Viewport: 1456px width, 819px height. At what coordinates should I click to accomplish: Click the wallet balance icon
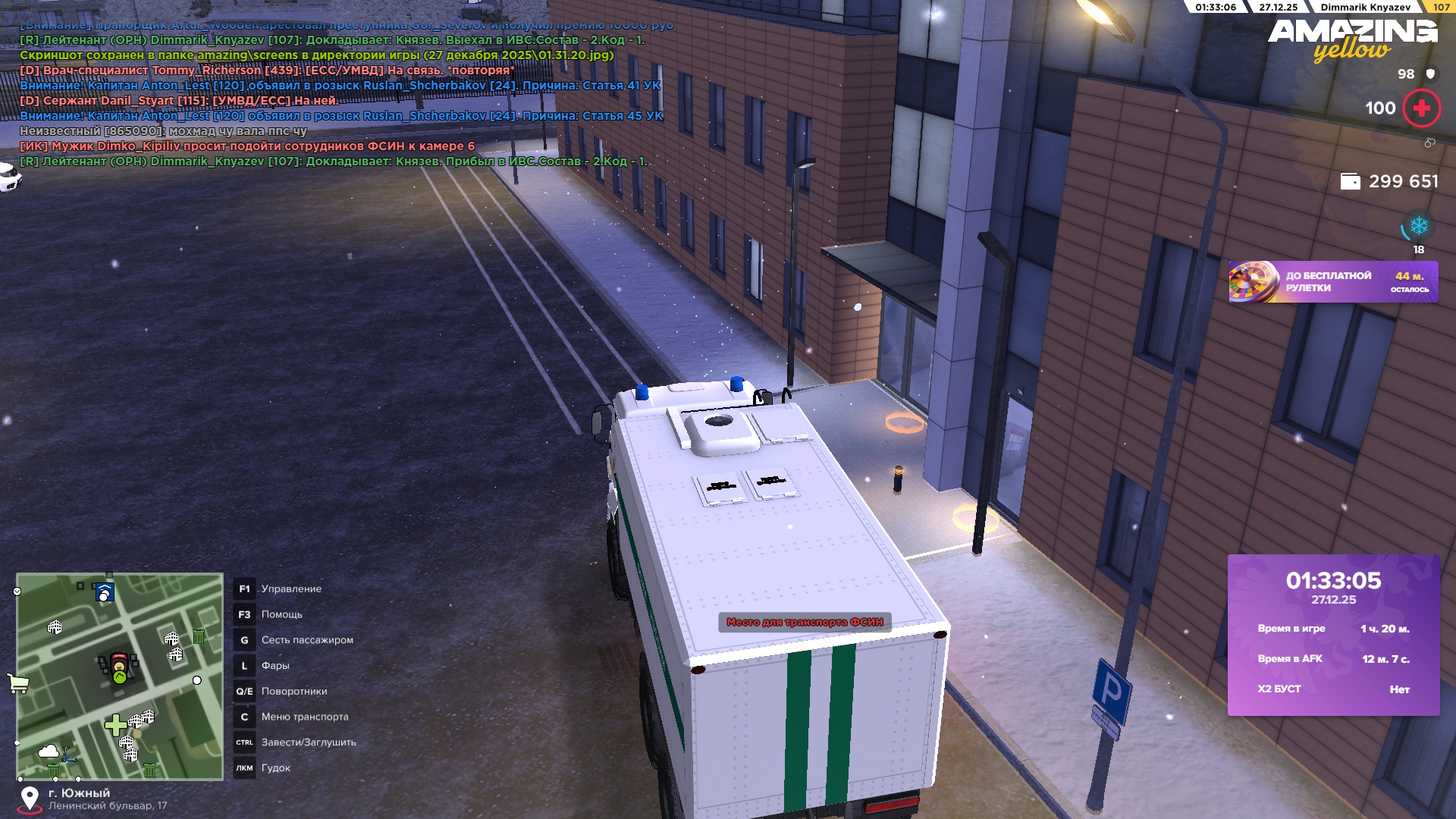tap(1350, 182)
